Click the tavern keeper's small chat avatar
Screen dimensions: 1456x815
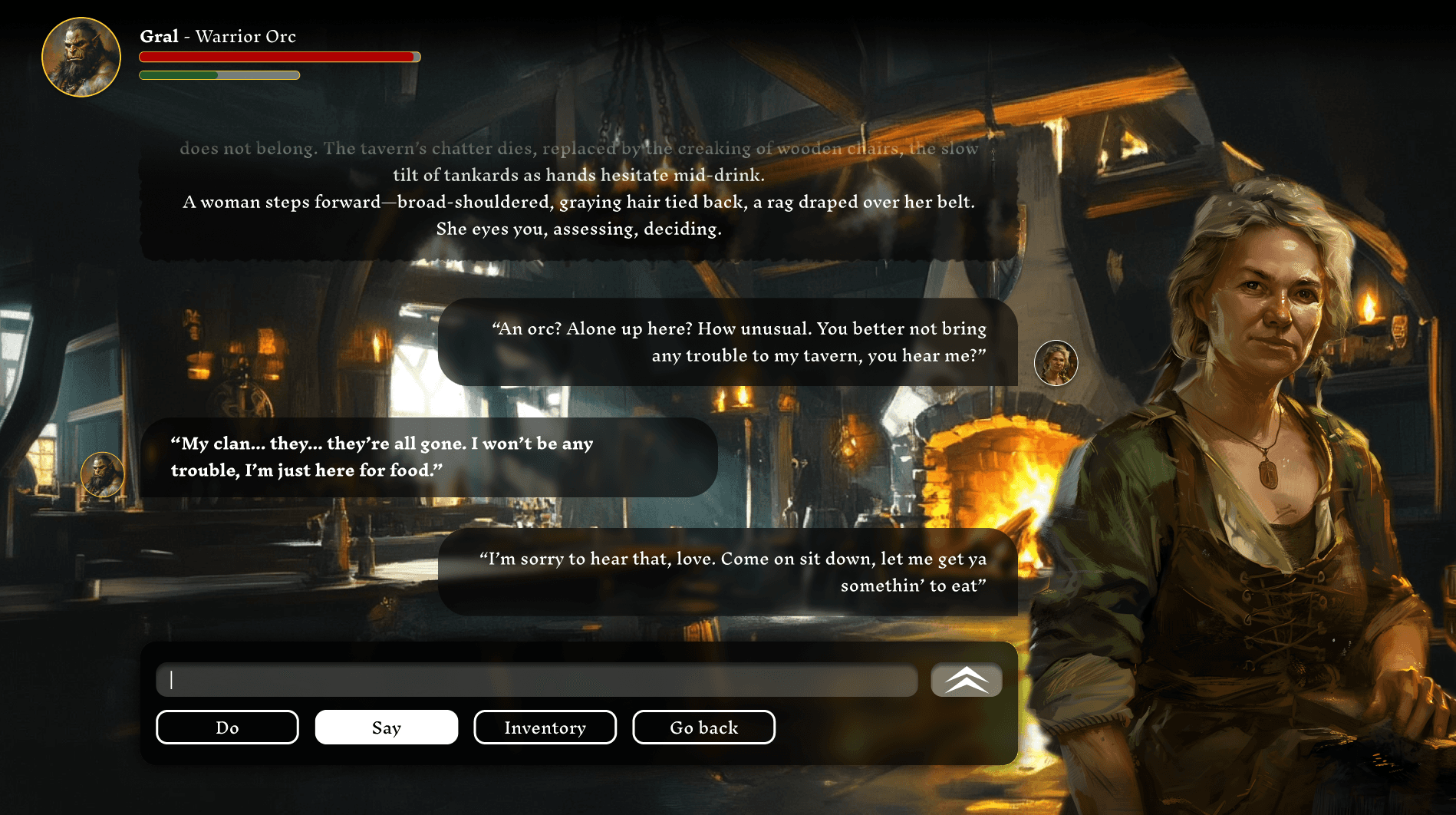(x=1056, y=363)
